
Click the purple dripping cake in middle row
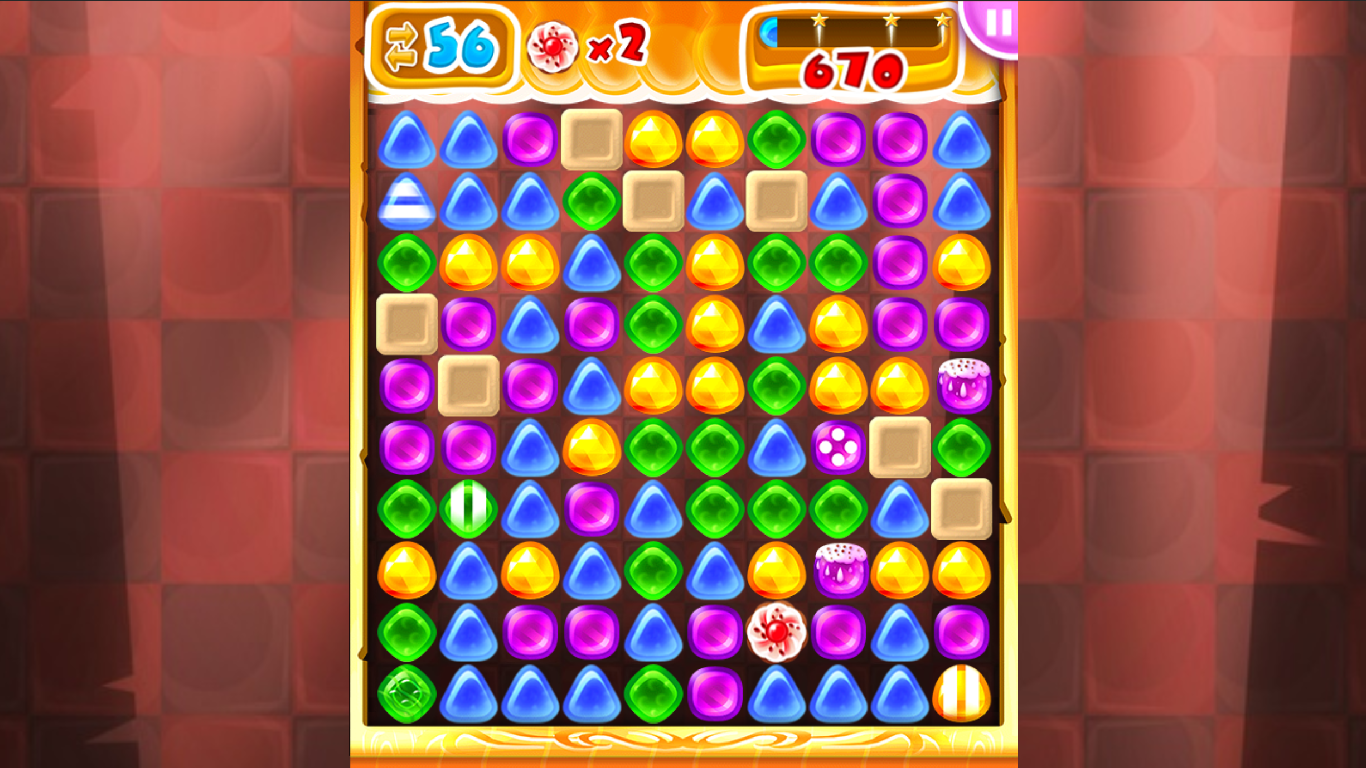click(x=839, y=570)
